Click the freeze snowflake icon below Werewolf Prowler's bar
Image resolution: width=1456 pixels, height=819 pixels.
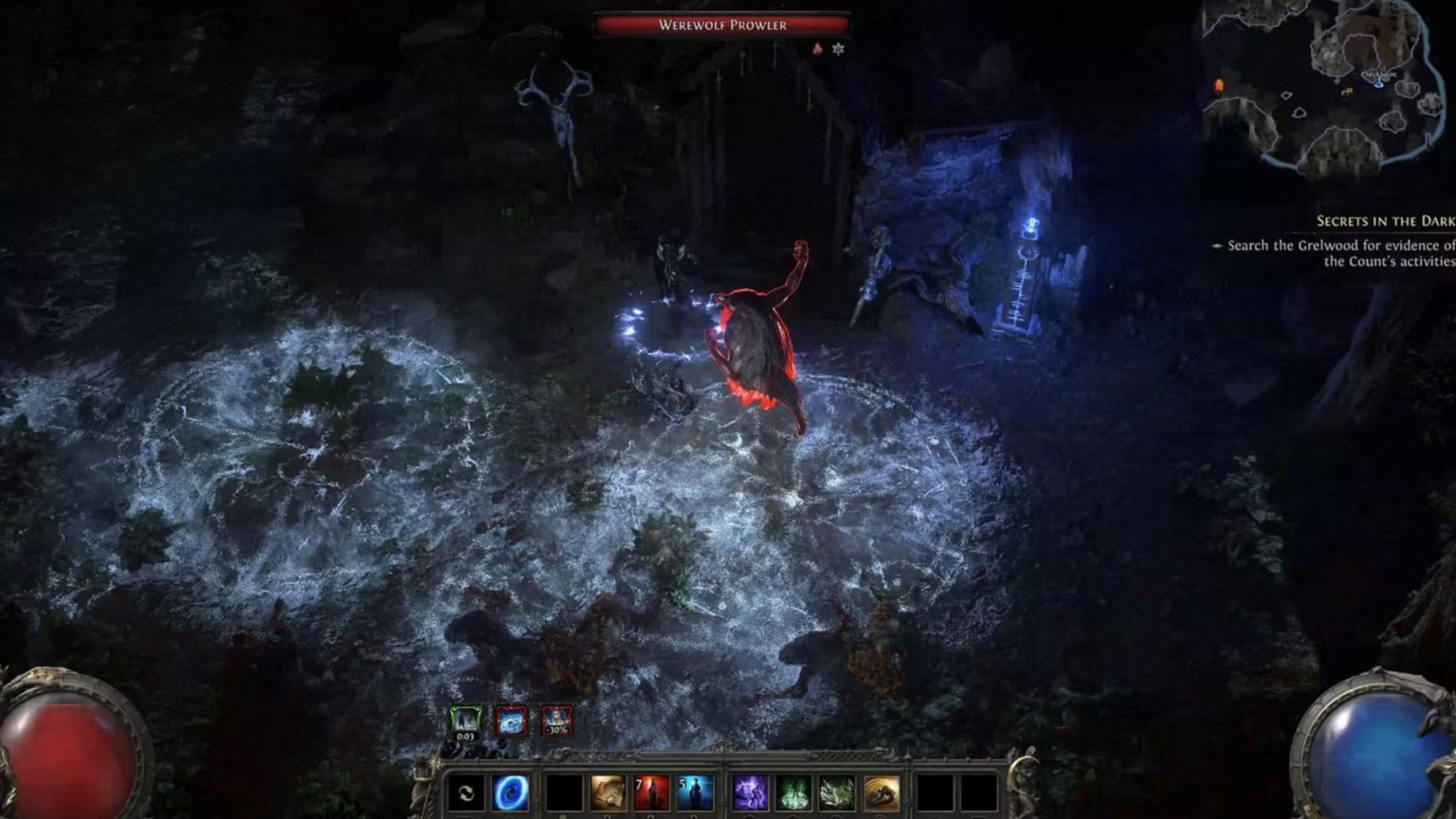point(836,49)
